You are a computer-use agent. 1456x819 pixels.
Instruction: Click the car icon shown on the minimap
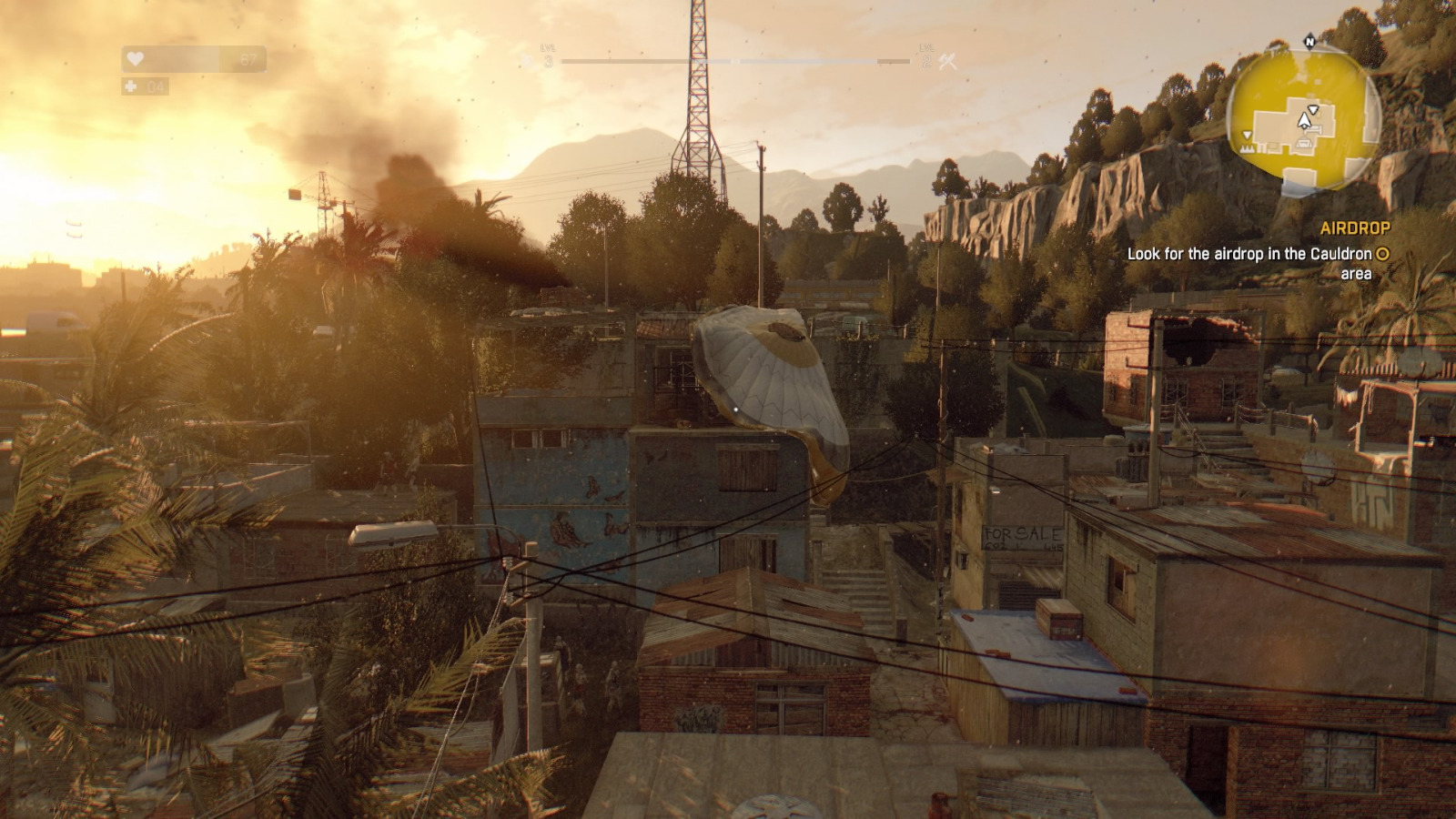point(1304,143)
